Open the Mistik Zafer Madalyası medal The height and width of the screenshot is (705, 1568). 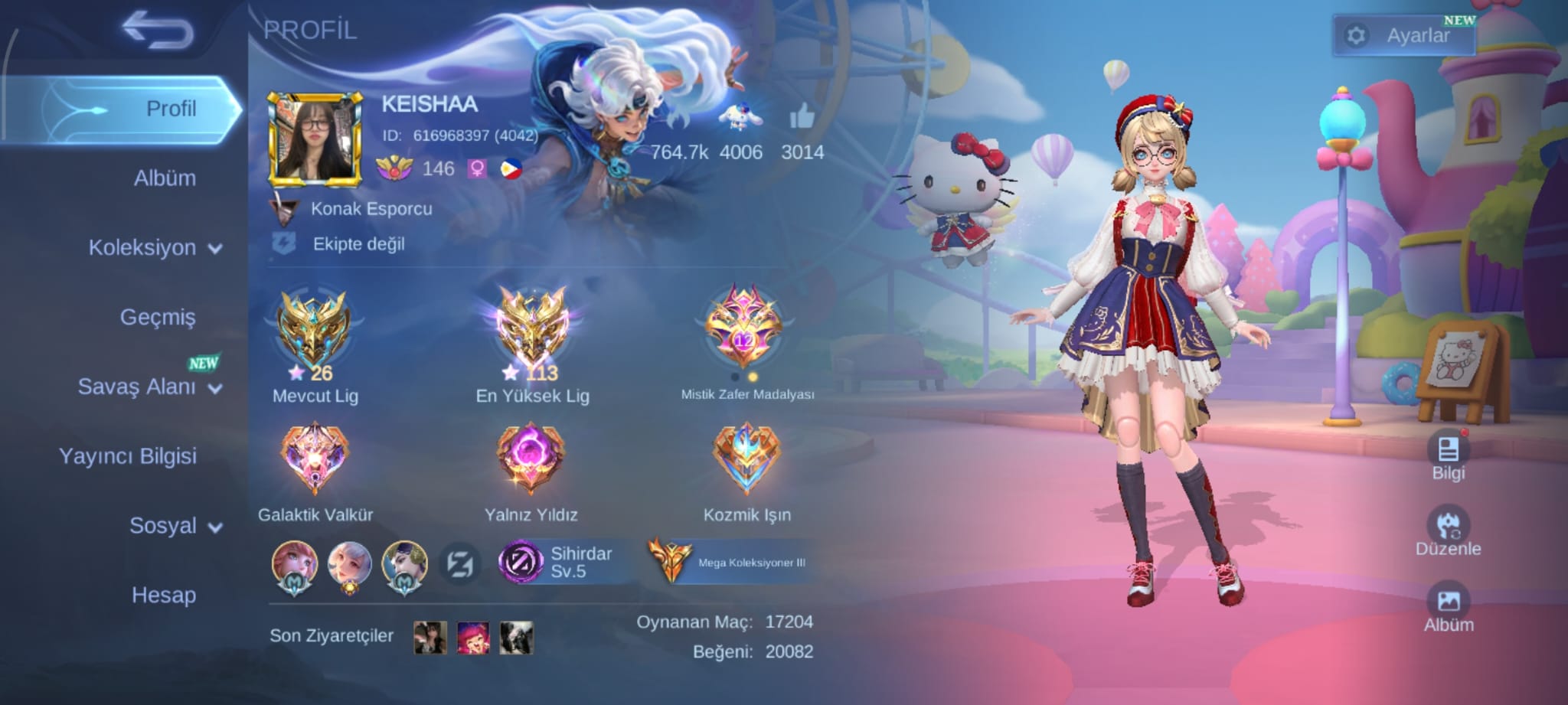[745, 328]
